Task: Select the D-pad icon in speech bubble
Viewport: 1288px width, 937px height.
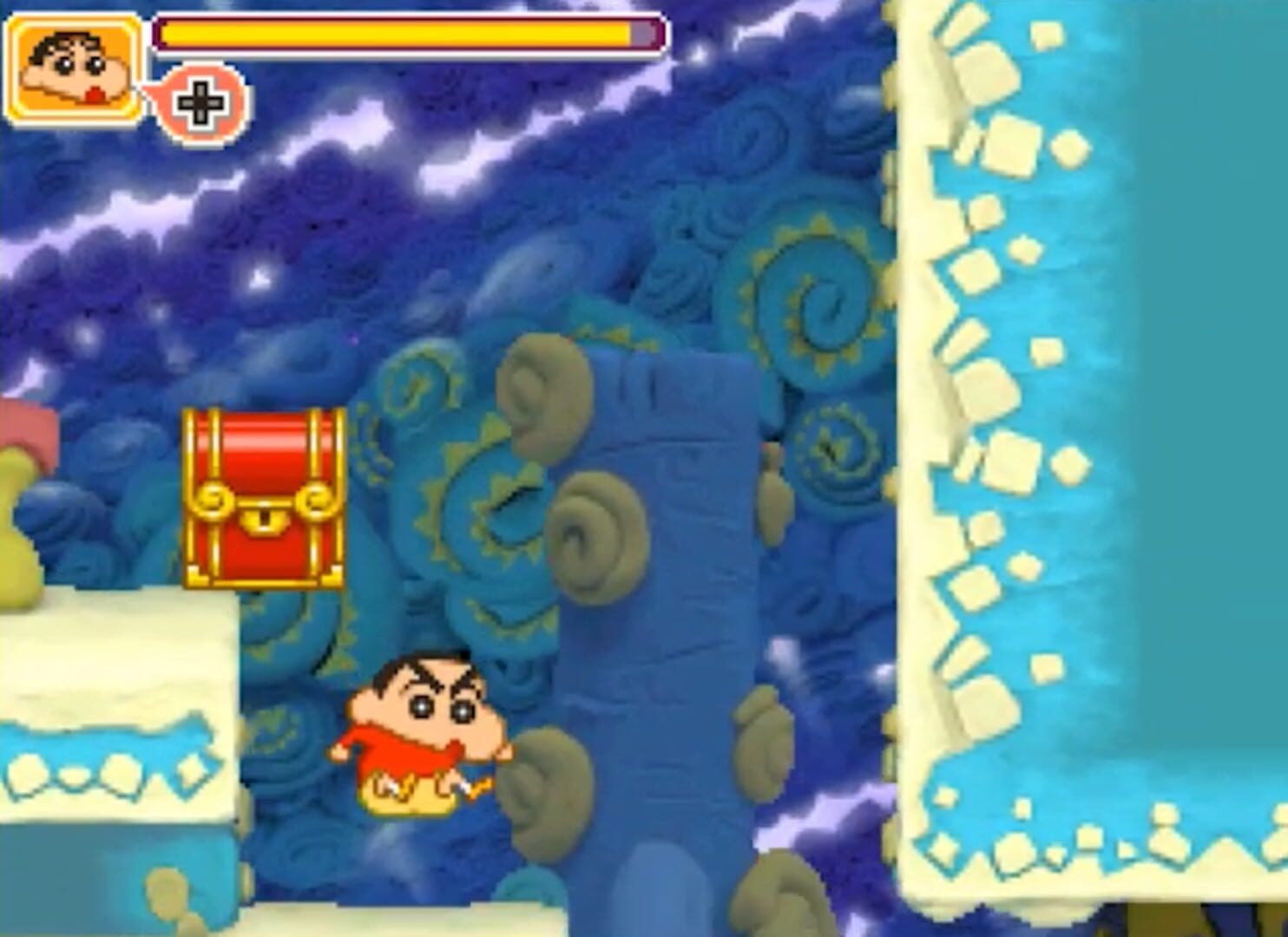Action: 202,106
